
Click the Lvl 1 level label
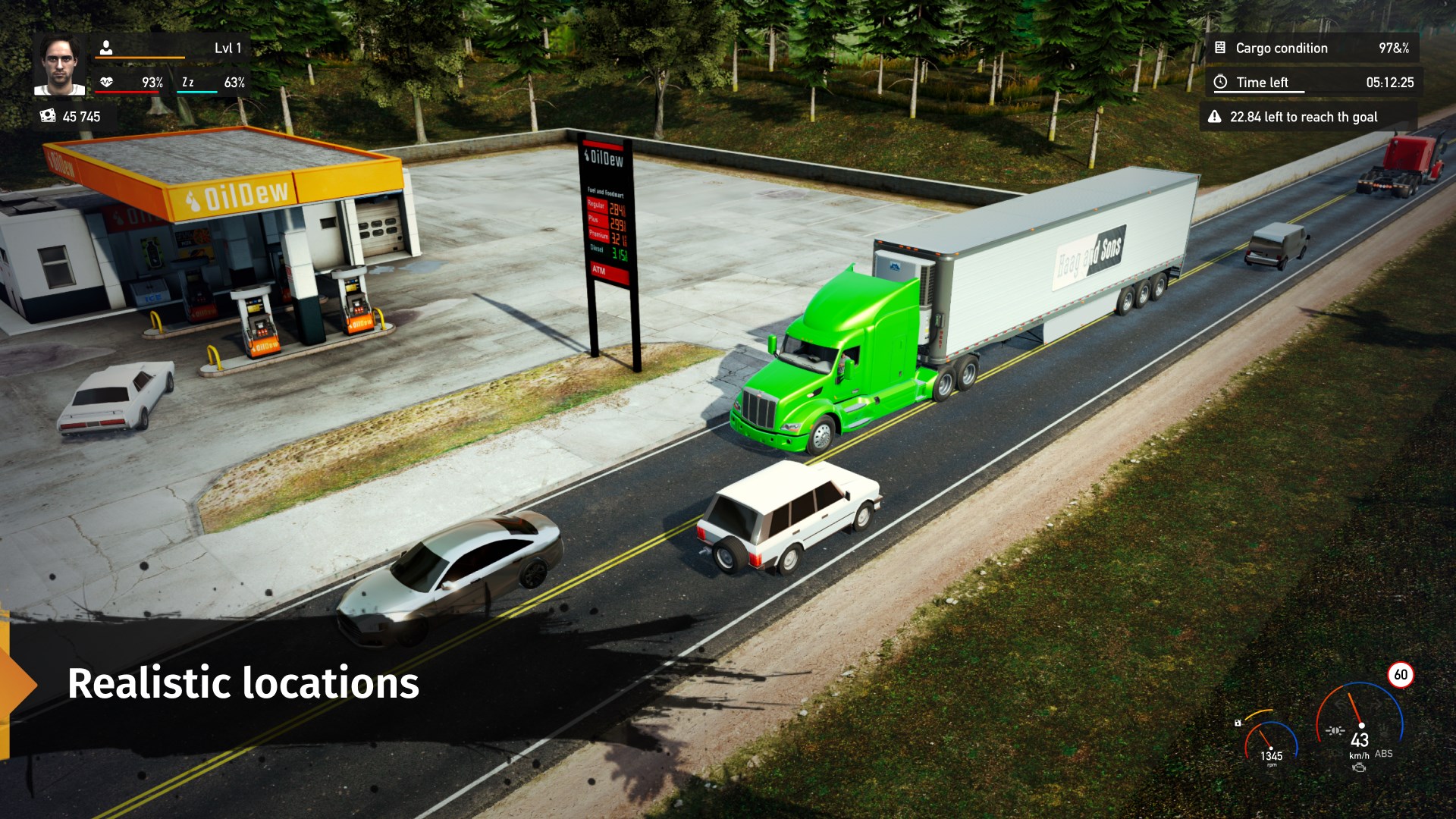click(x=227, y=47)
